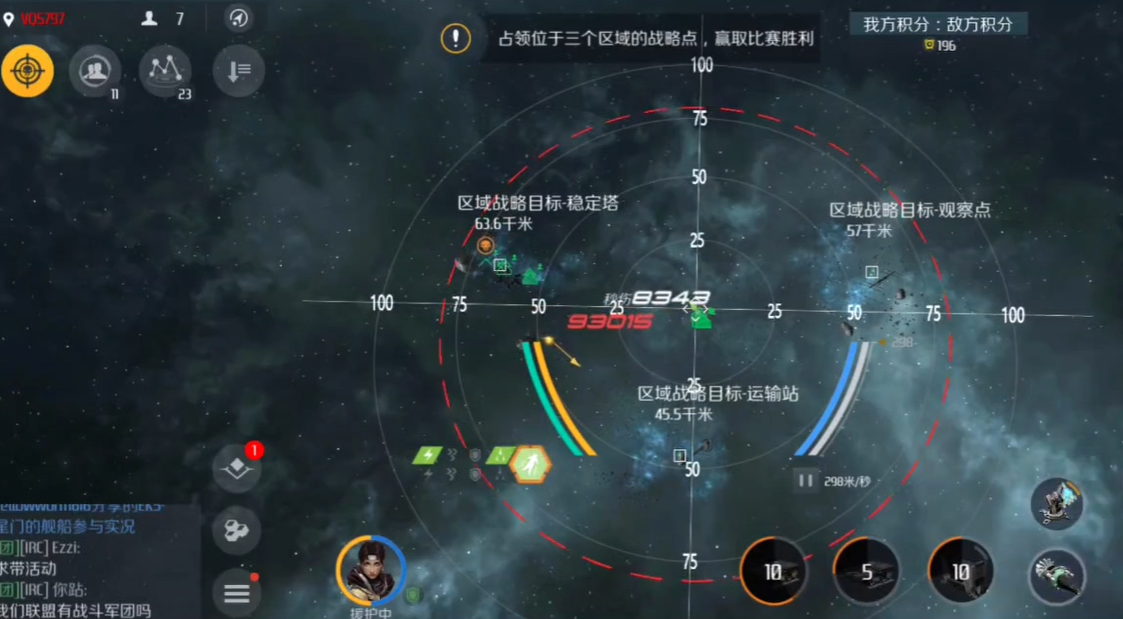Image resolution: width=1123 pixels, height=619 pixels.
Task: Open the layers button with red notification badge
Action: [x=237, y=468]
